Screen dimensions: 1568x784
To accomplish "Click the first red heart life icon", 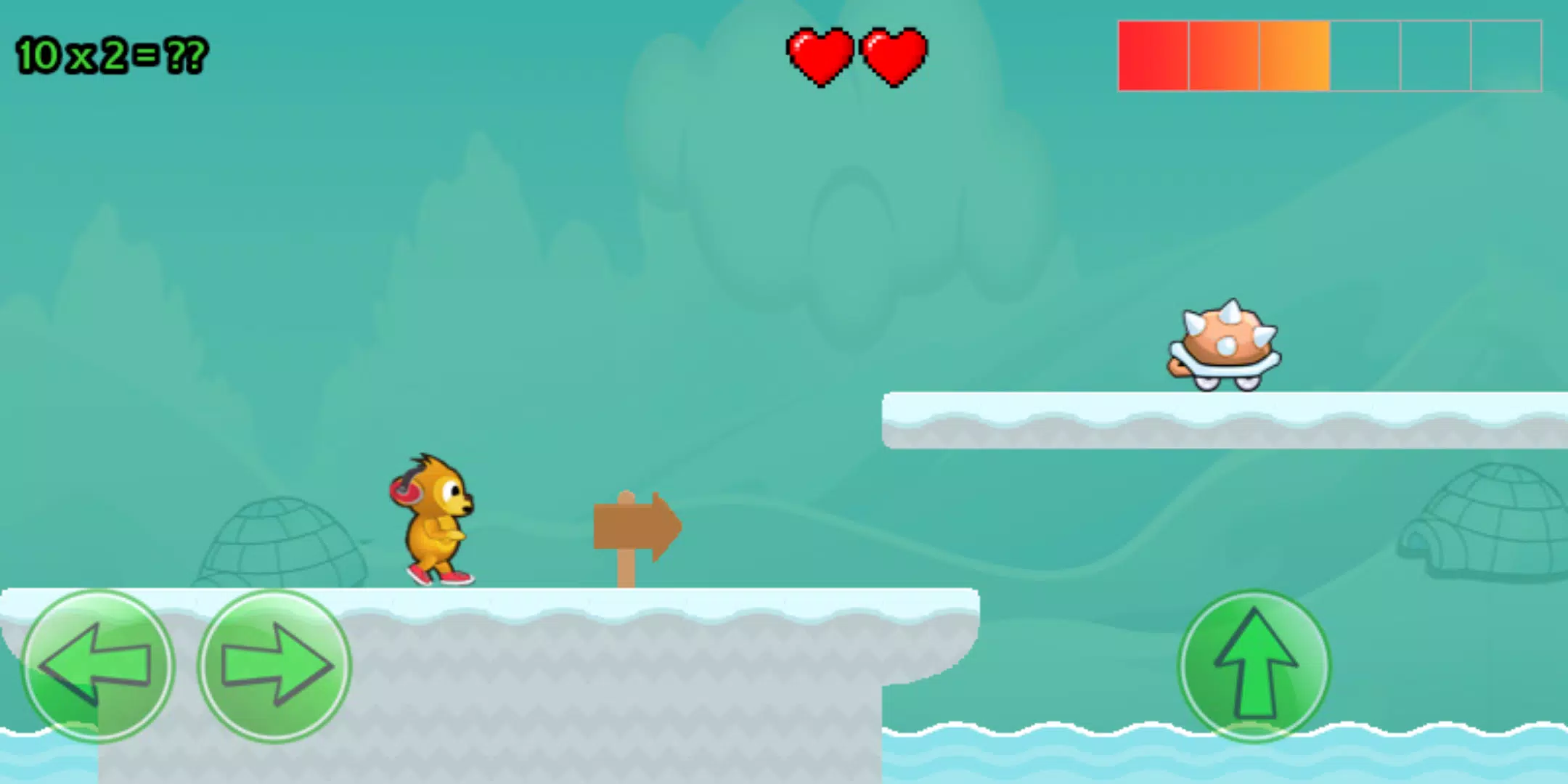I will 820,58.
